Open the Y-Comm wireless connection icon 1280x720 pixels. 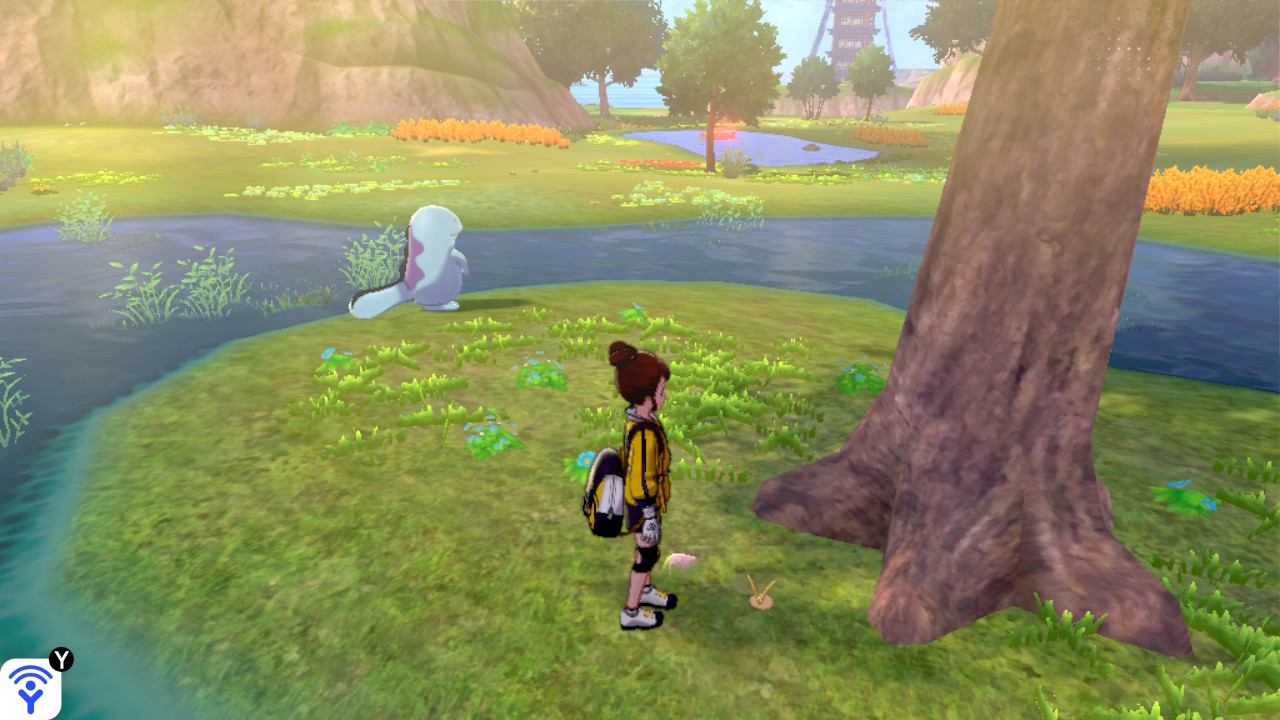[x=31, y=688]
